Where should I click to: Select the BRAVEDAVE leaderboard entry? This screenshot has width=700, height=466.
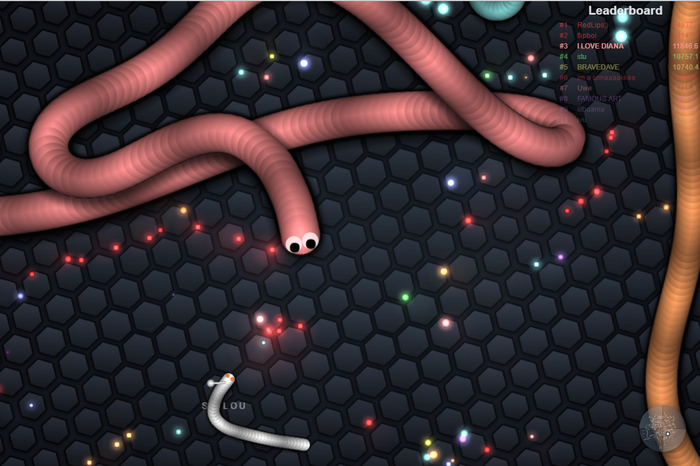pos(598,67)
